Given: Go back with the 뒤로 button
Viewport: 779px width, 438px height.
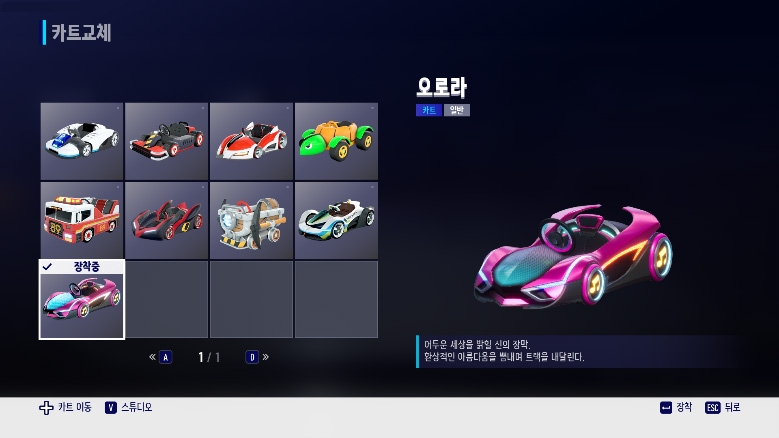Looking at the screenshot, I should (x=723, y=408).
